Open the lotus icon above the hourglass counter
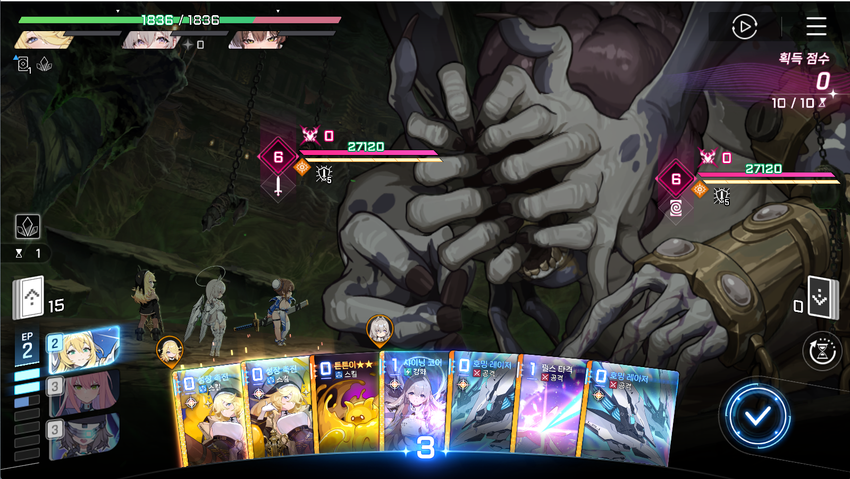 pos(28,227)
